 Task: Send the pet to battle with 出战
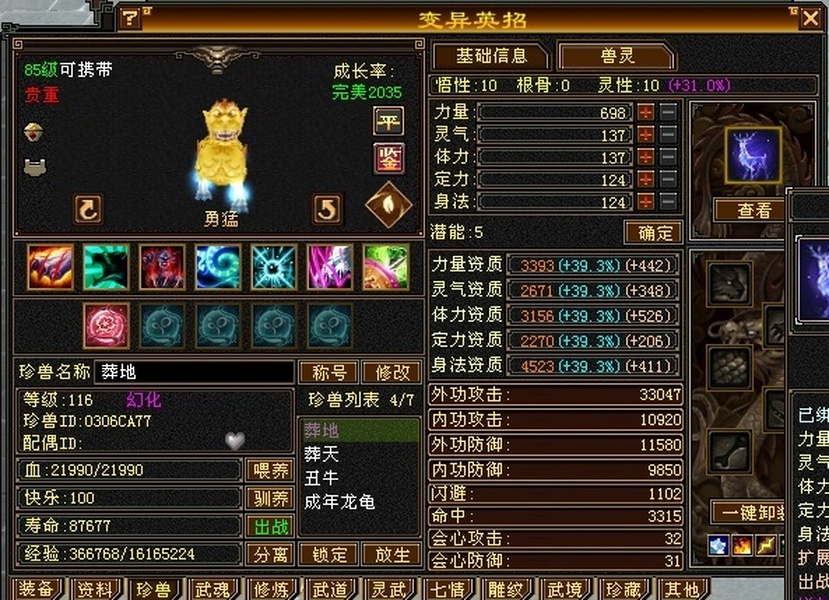pos(269,526)
